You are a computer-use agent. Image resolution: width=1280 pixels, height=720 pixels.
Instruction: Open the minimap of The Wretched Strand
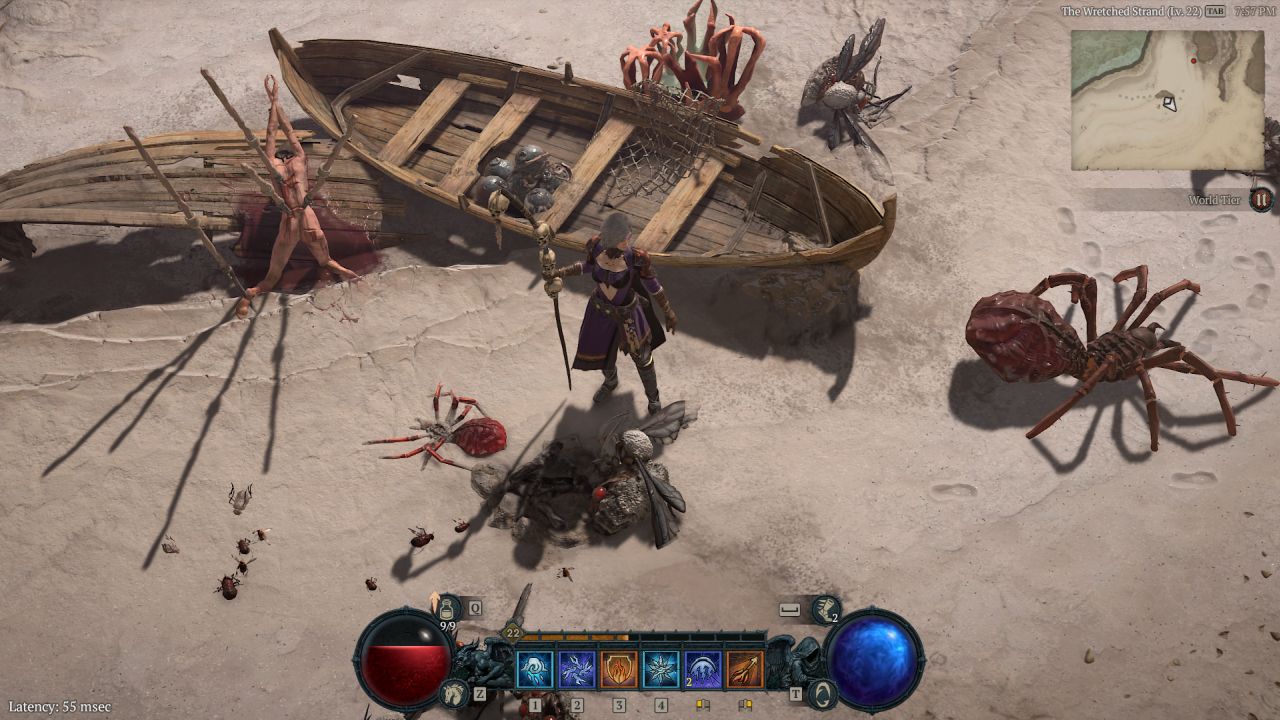pyautogui.click(x=1167, y=100)
